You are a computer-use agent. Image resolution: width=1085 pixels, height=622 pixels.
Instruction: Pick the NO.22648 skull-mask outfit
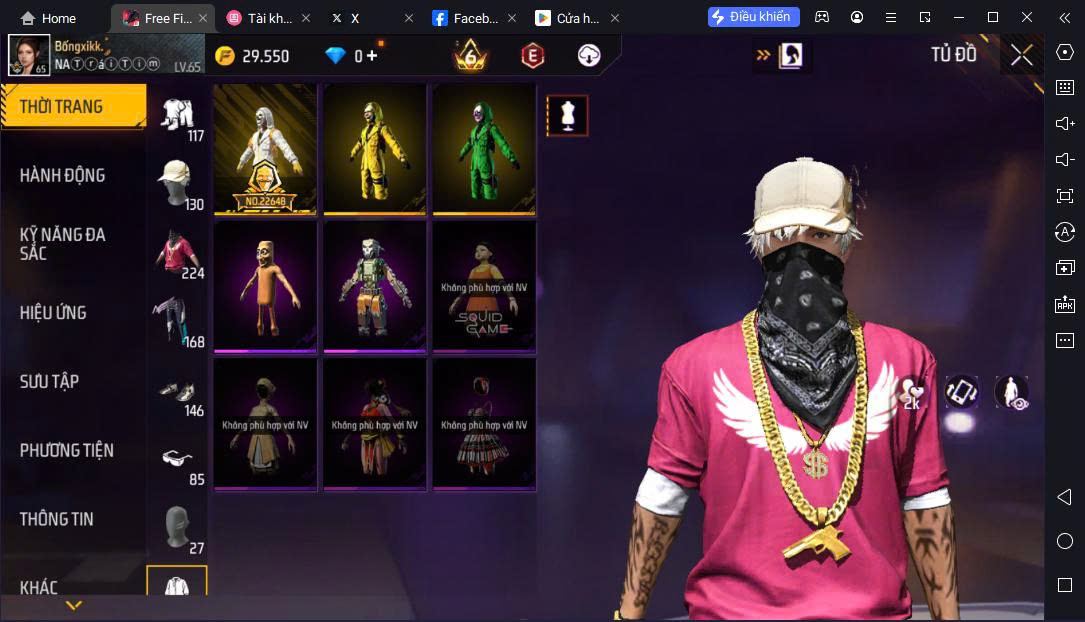265,148
